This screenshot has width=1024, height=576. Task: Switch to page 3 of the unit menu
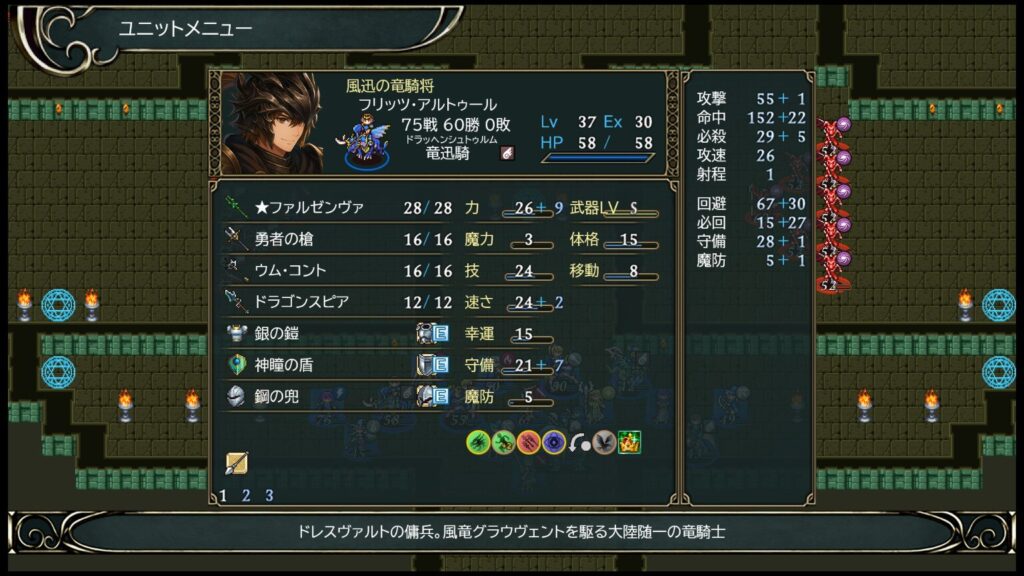pyautogui.click(x=269, y=495)
